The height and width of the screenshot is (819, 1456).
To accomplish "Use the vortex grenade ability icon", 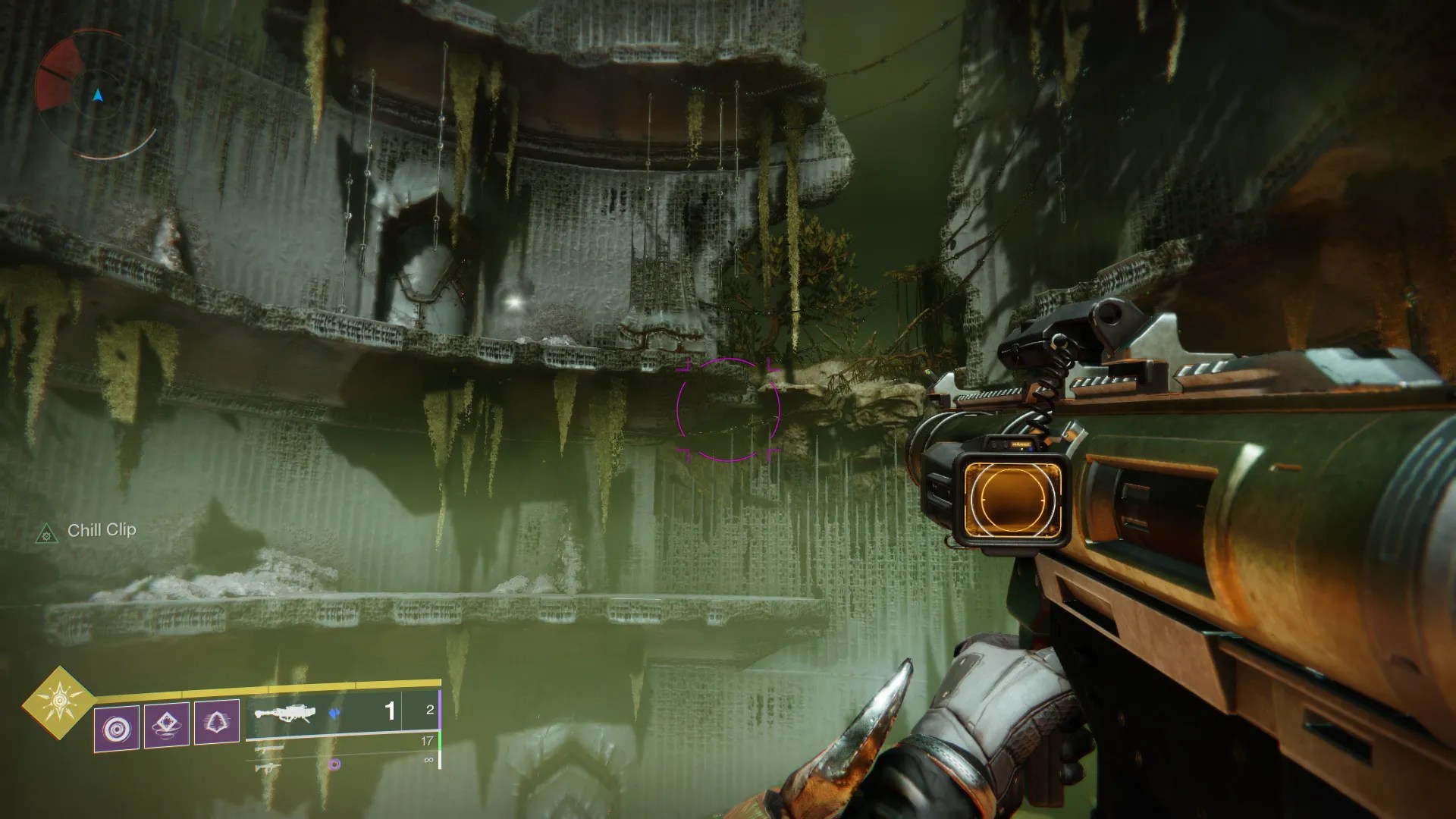I will [117, 729].
